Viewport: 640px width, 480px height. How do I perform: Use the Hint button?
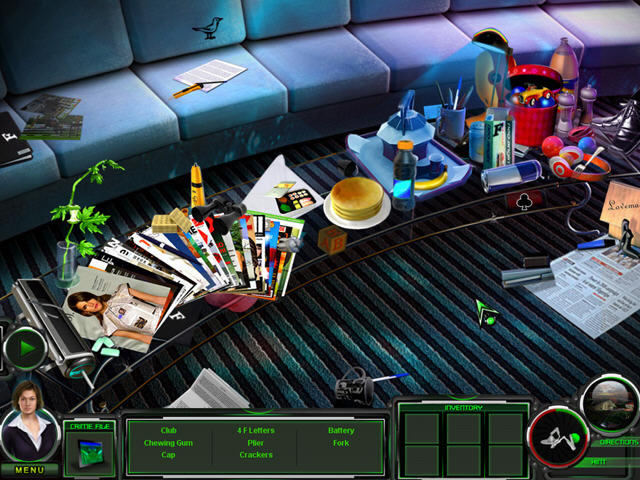599,462
